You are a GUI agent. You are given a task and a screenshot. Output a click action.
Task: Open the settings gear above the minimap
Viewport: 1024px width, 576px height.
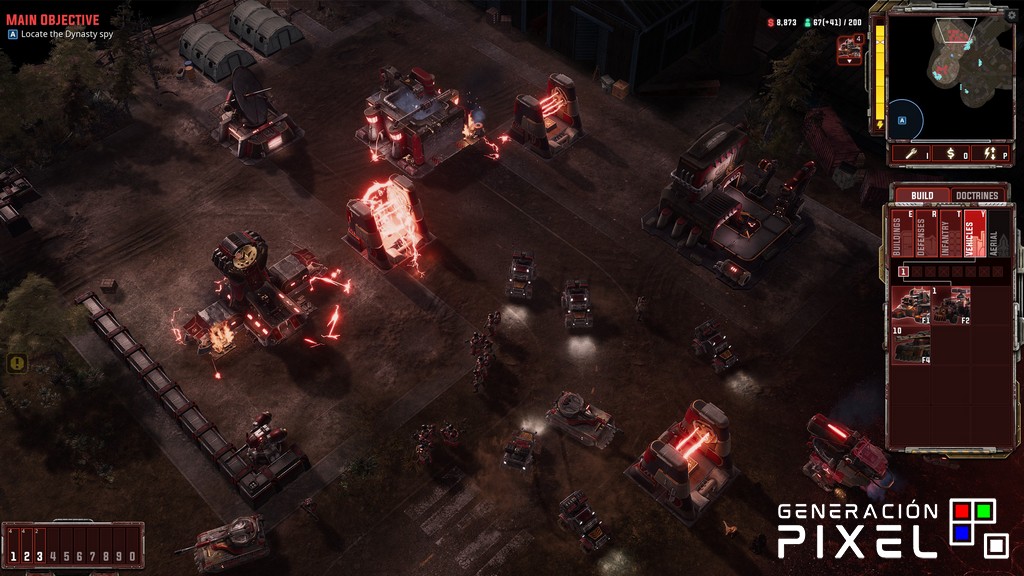coord(1011,15)
